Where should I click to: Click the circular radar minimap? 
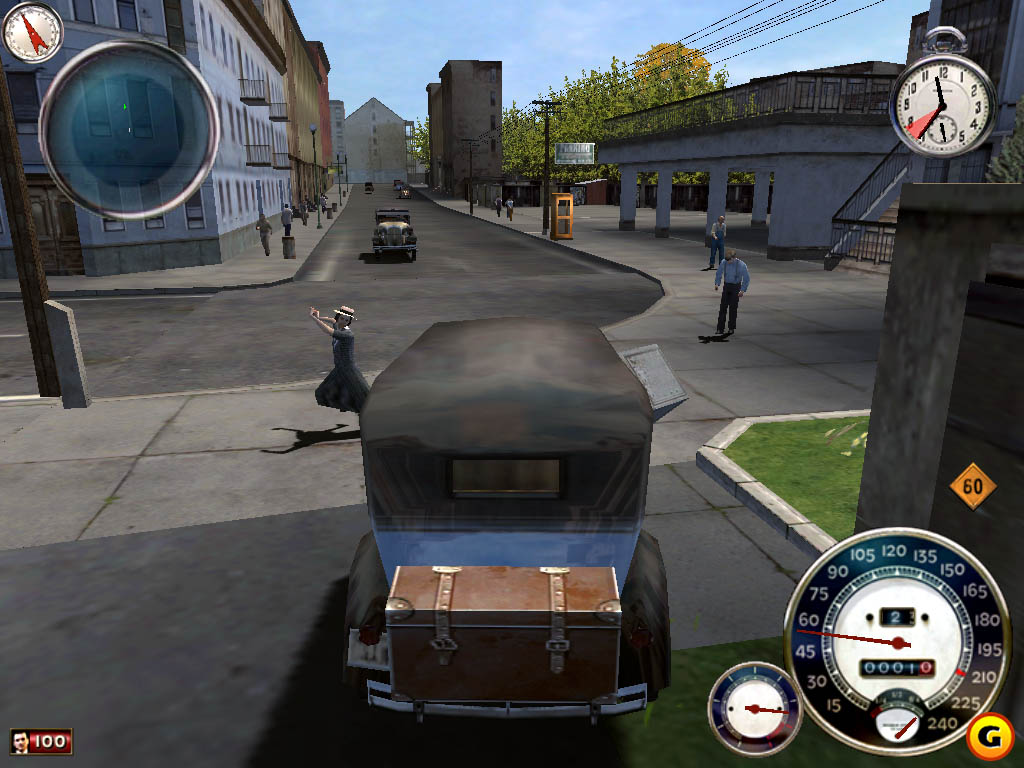(129, 128)
